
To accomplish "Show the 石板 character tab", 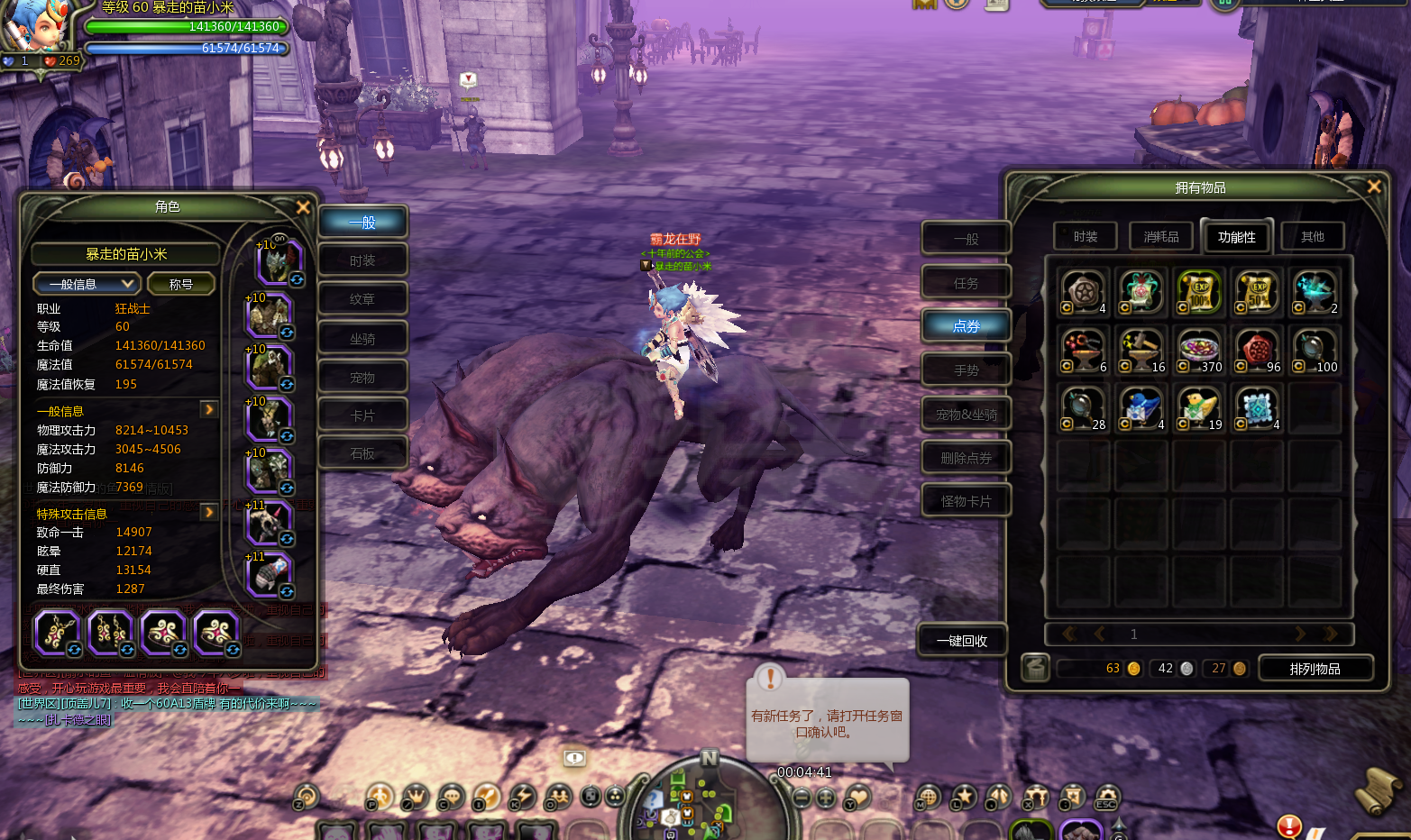I will click(x=362, y=453).
